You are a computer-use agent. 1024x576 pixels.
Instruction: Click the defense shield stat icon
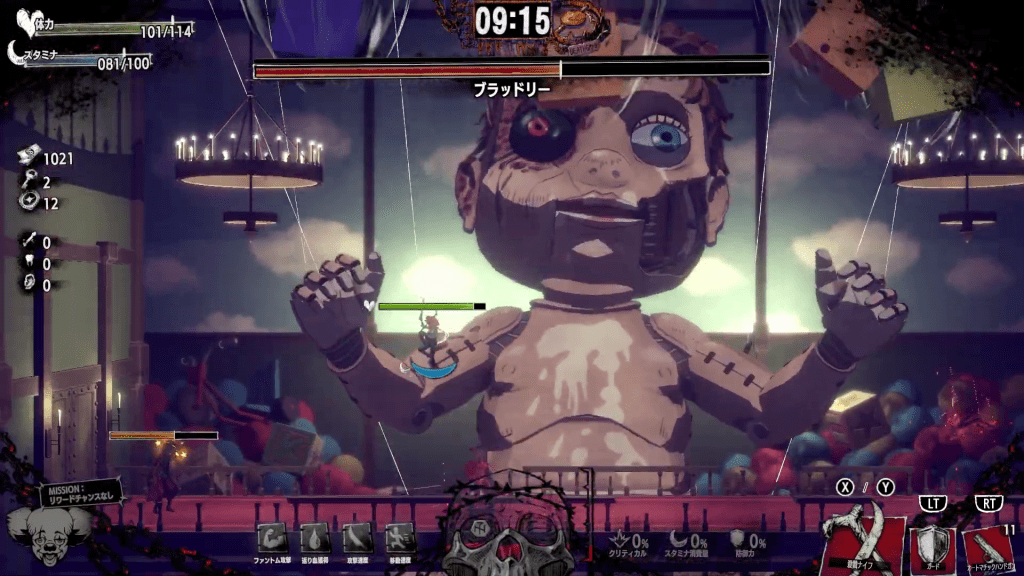coord(738,541)
